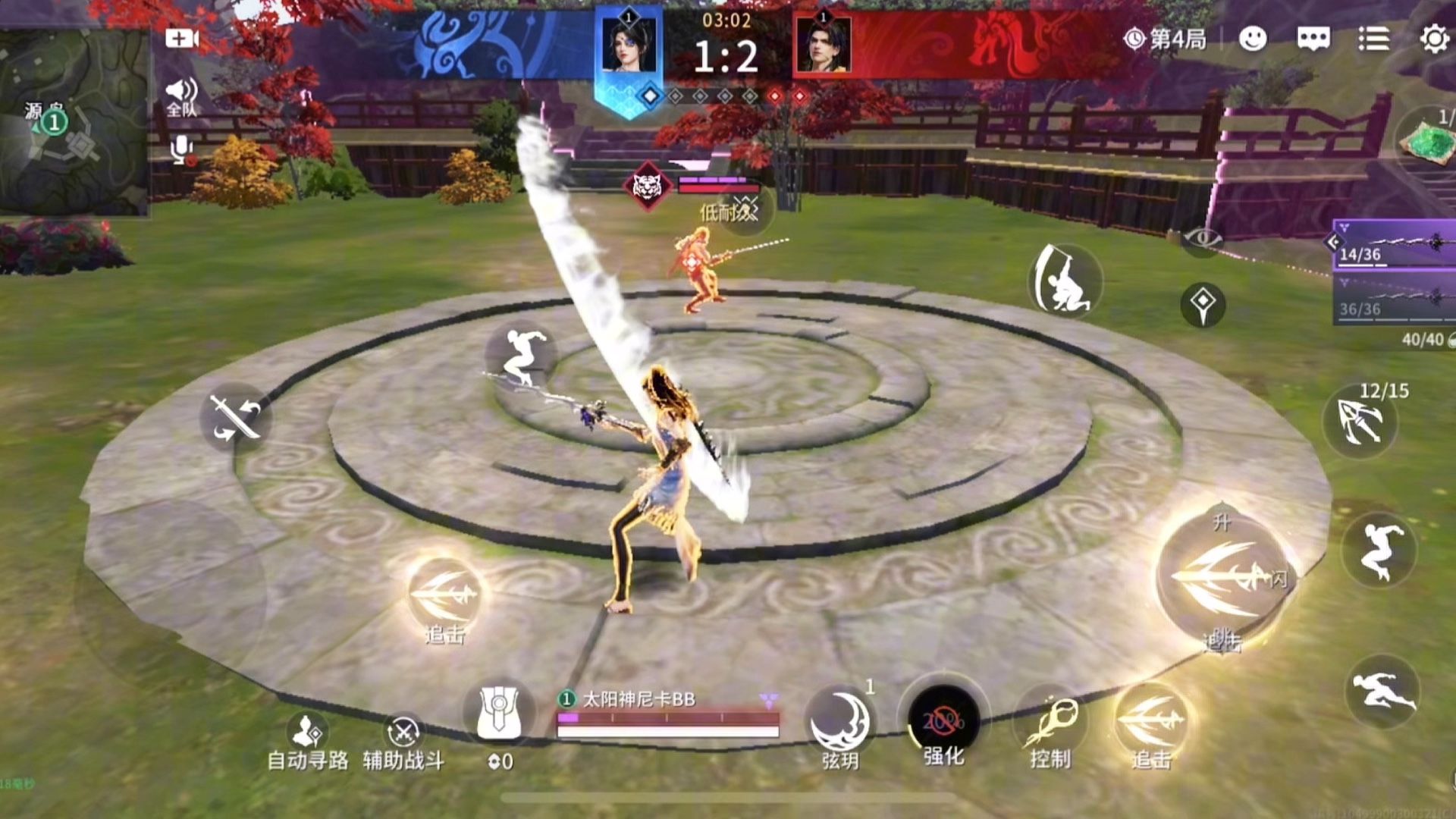This screenshot has width=1456, height=819.
Task: Toggle the microphone button
Action: point(182,149)
